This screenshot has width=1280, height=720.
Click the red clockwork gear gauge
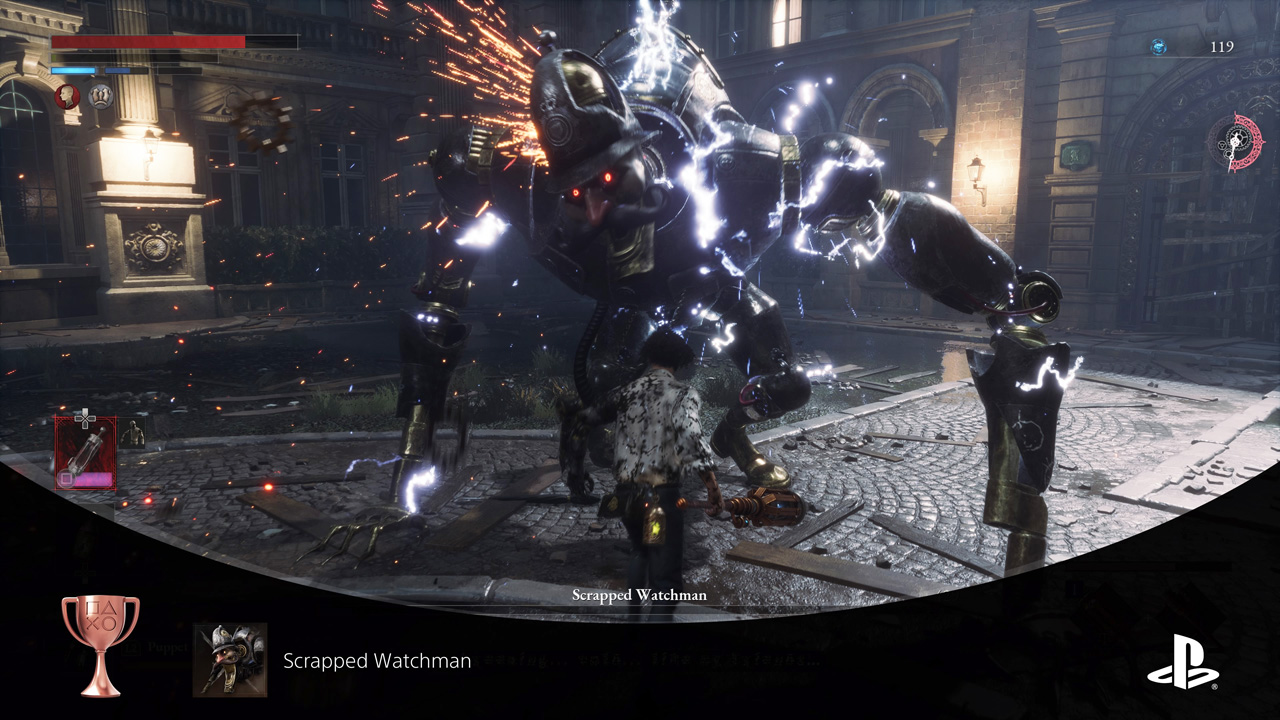[1236, 142]
